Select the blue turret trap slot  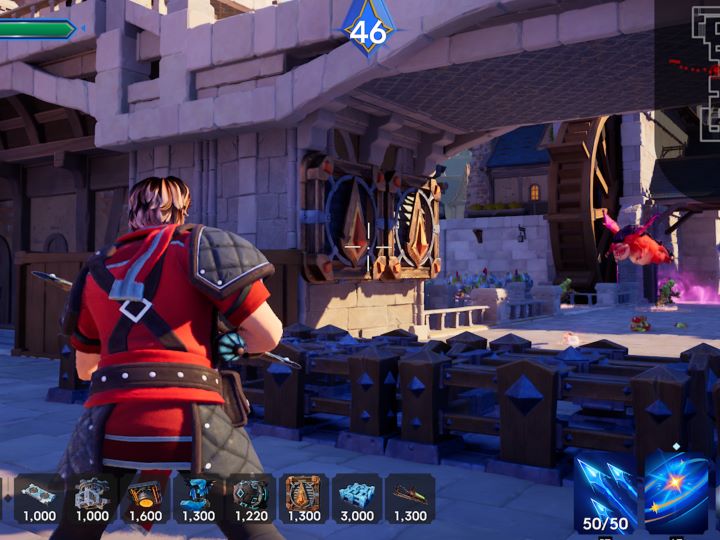click(198, 498)
